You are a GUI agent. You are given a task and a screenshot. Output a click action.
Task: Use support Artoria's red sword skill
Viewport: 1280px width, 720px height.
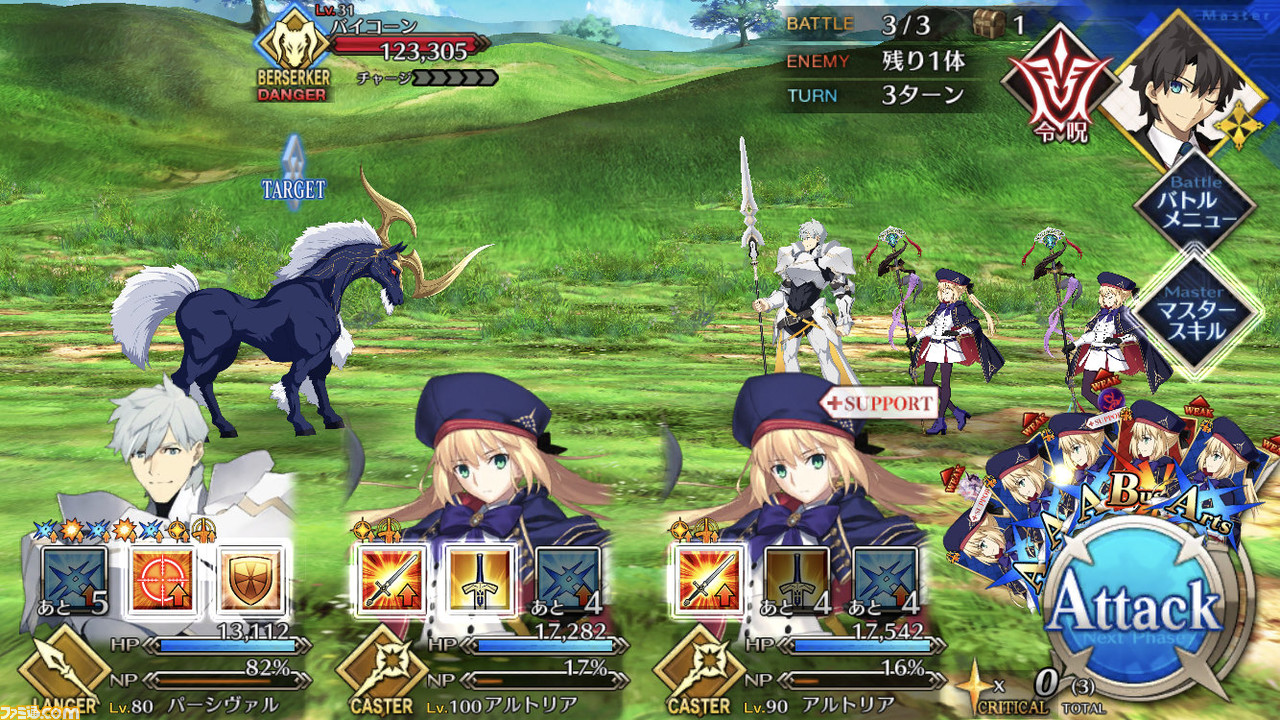click(708, 579)
